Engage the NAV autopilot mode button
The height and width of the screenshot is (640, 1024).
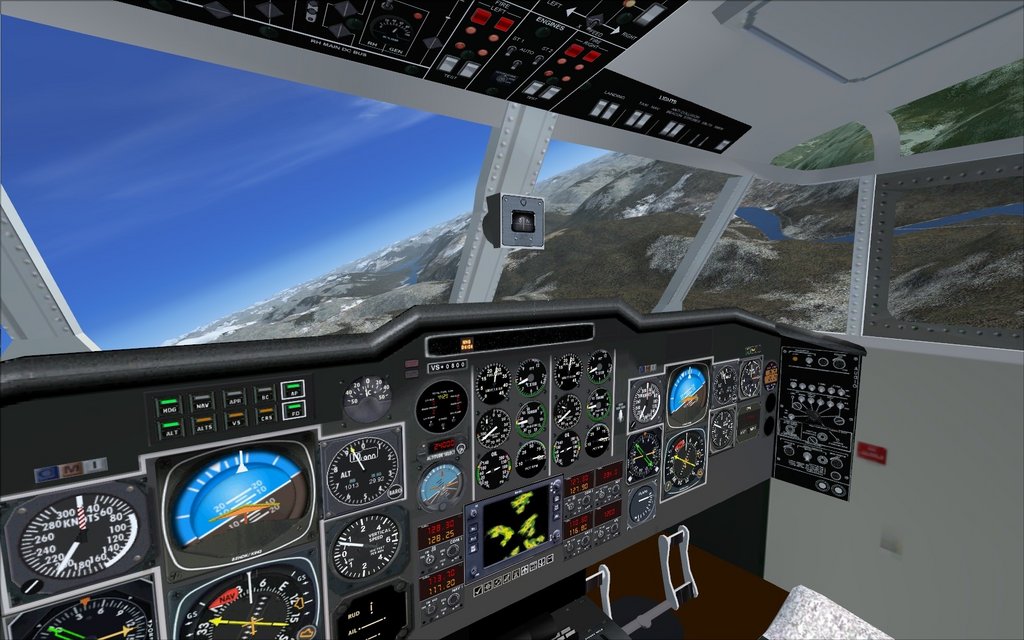coord(203,402)
